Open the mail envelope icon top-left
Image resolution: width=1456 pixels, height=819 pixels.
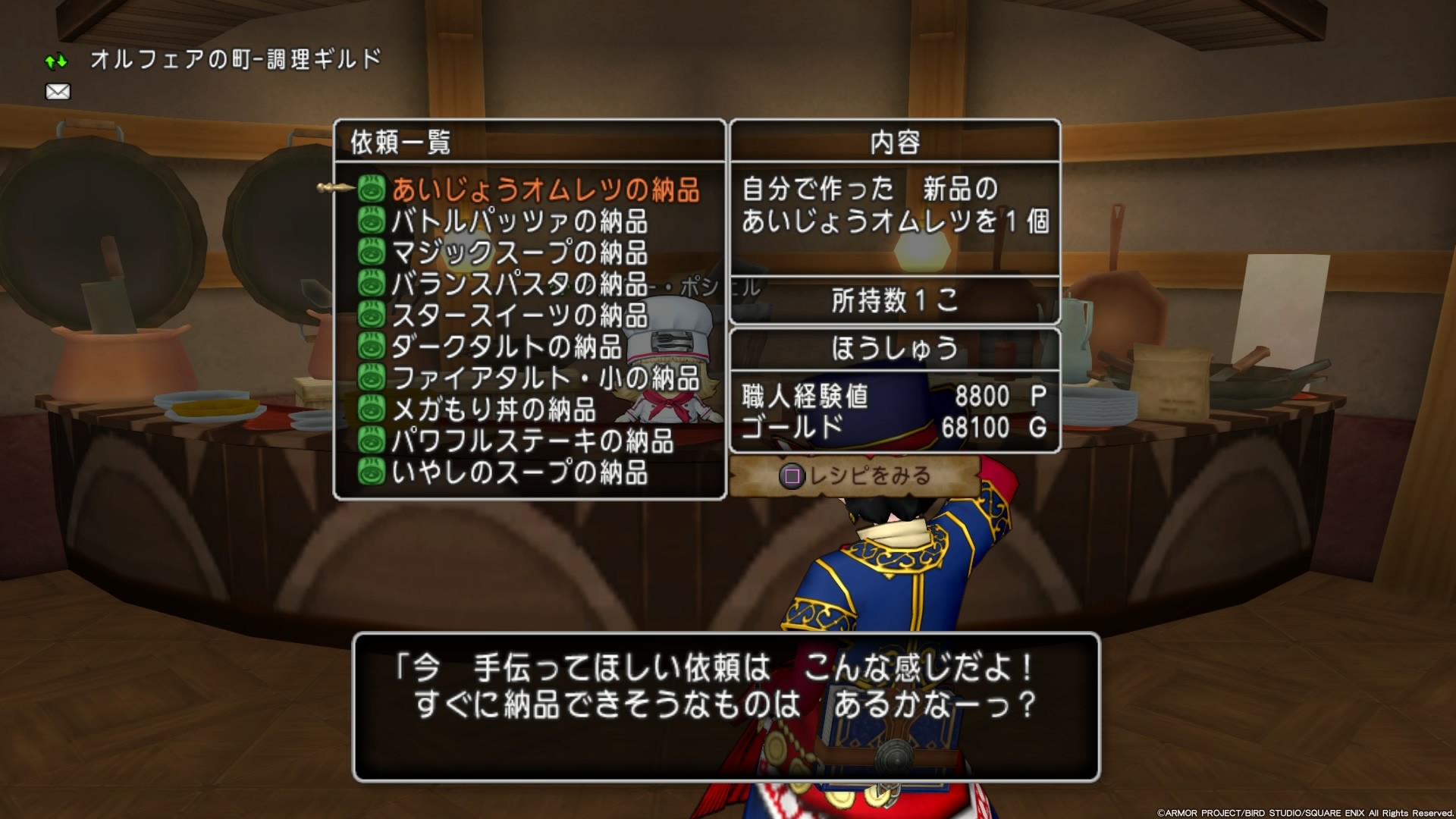tap(58, 91)
